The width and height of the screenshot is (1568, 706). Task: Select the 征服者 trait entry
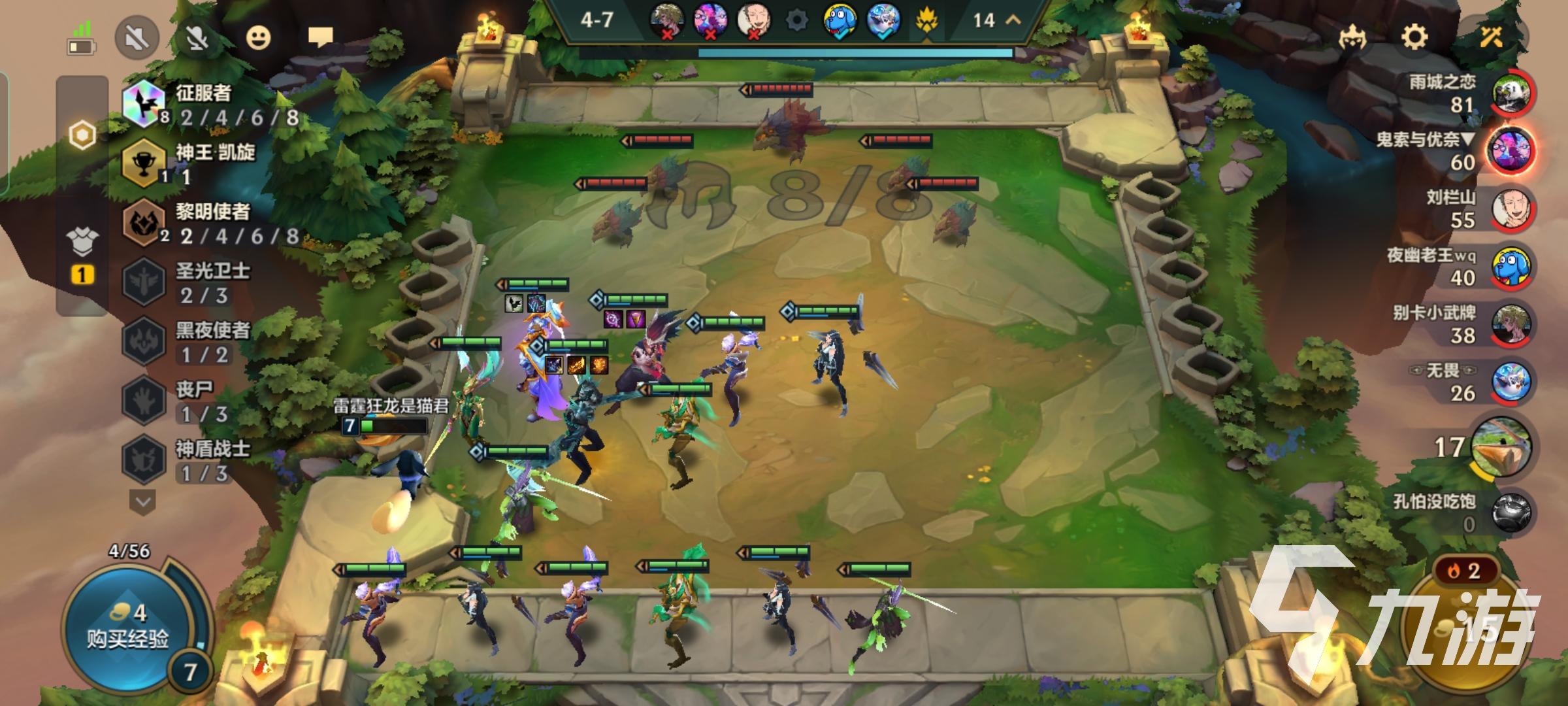(x=203, y=105)
